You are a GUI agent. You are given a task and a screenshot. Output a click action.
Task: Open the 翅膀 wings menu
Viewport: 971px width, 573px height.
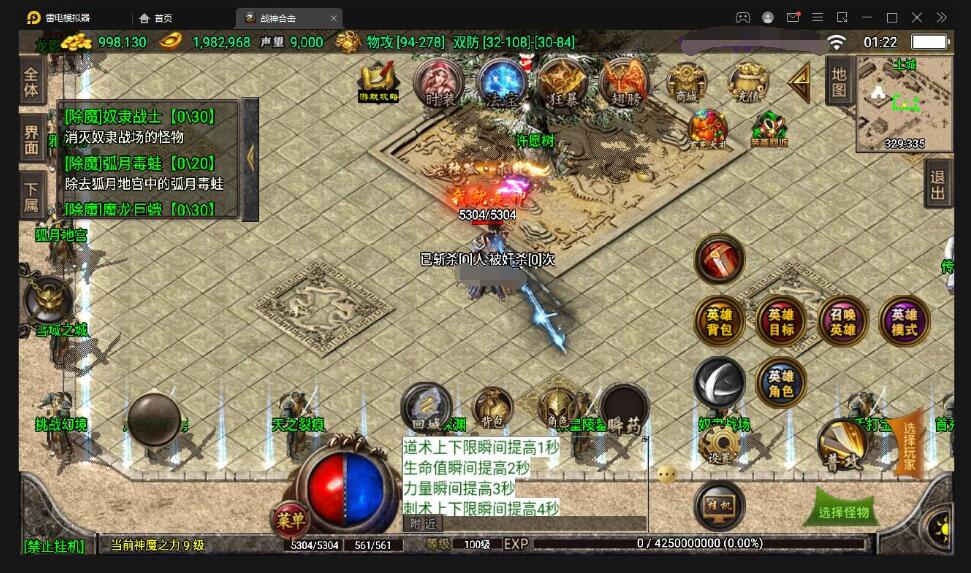coord(624,83)
